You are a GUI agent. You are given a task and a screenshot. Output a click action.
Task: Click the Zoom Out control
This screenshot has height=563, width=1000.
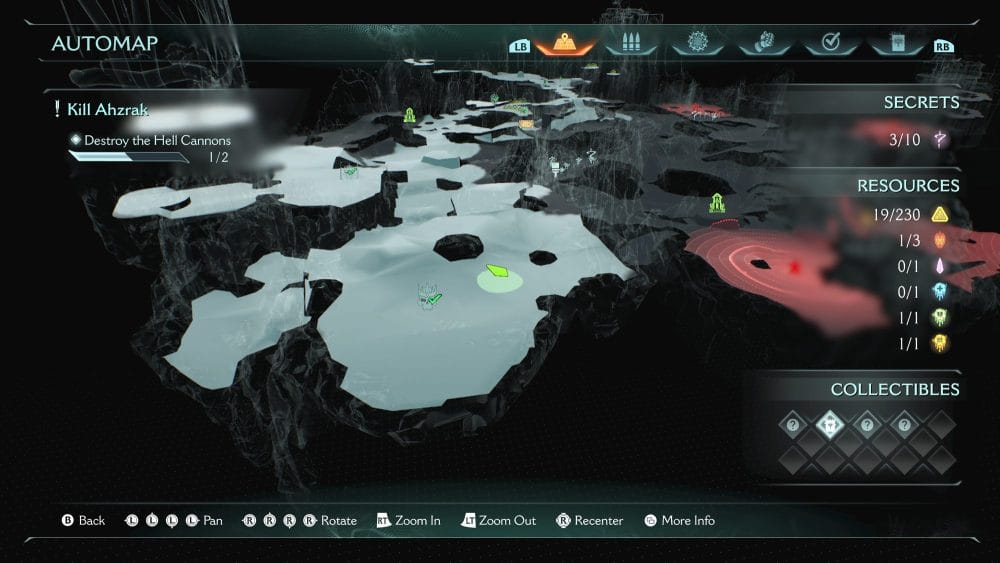(x=499, y=521)
